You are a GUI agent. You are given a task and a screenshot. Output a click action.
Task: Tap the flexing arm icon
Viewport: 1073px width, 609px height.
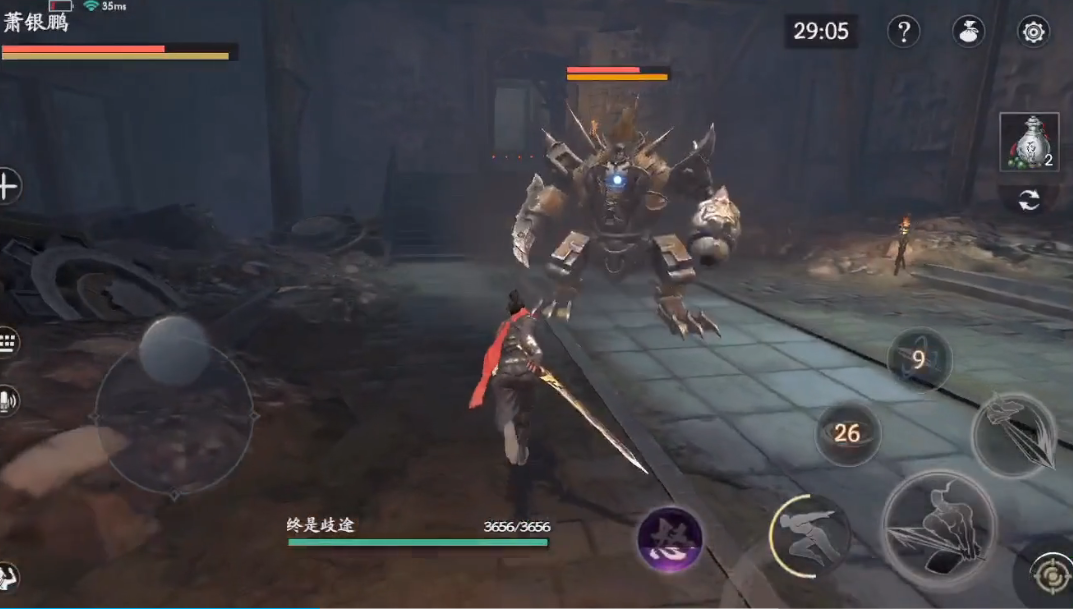(8, 578)
